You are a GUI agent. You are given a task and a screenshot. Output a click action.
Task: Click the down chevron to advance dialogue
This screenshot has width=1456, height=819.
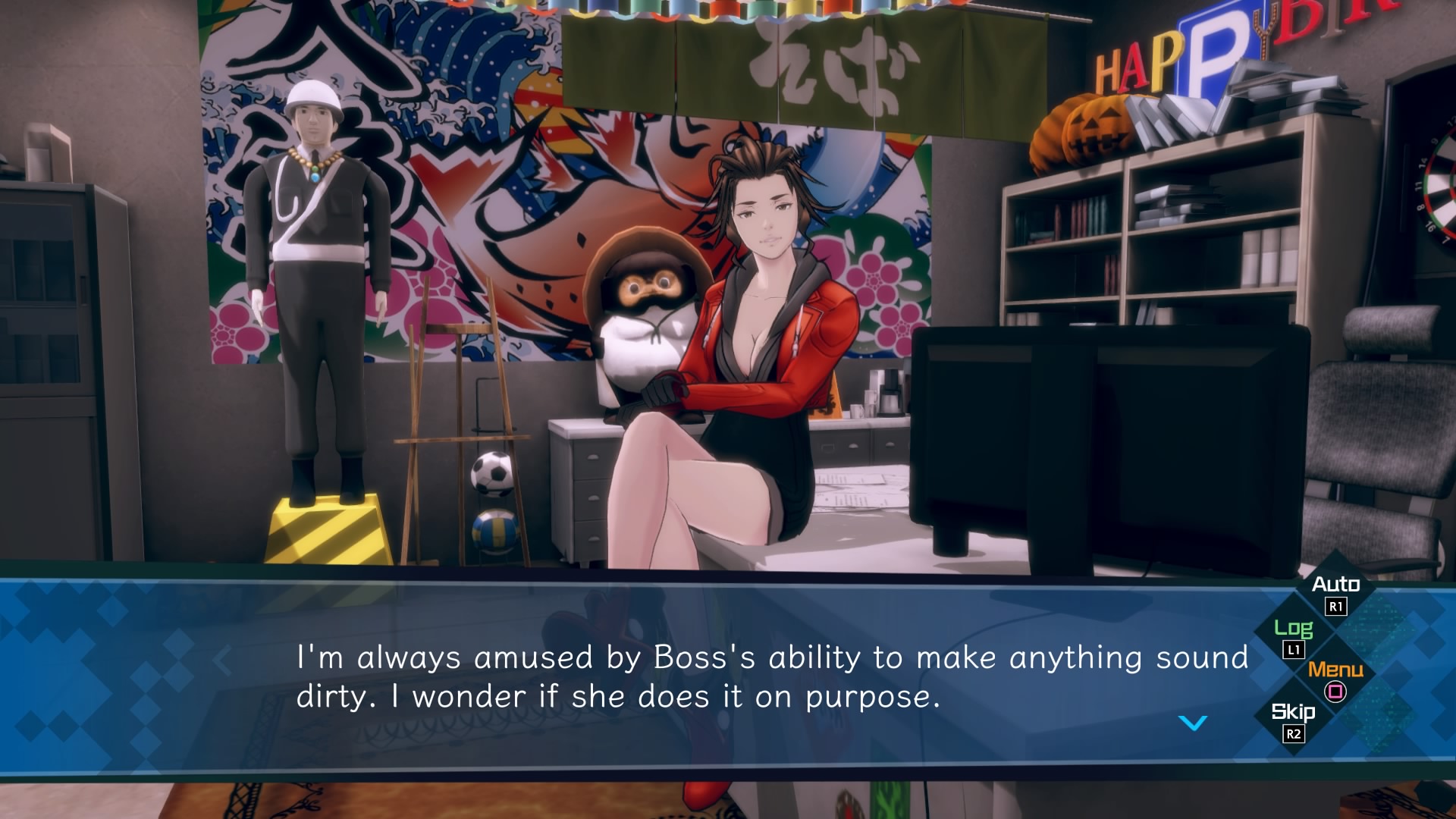[1191, 724]
